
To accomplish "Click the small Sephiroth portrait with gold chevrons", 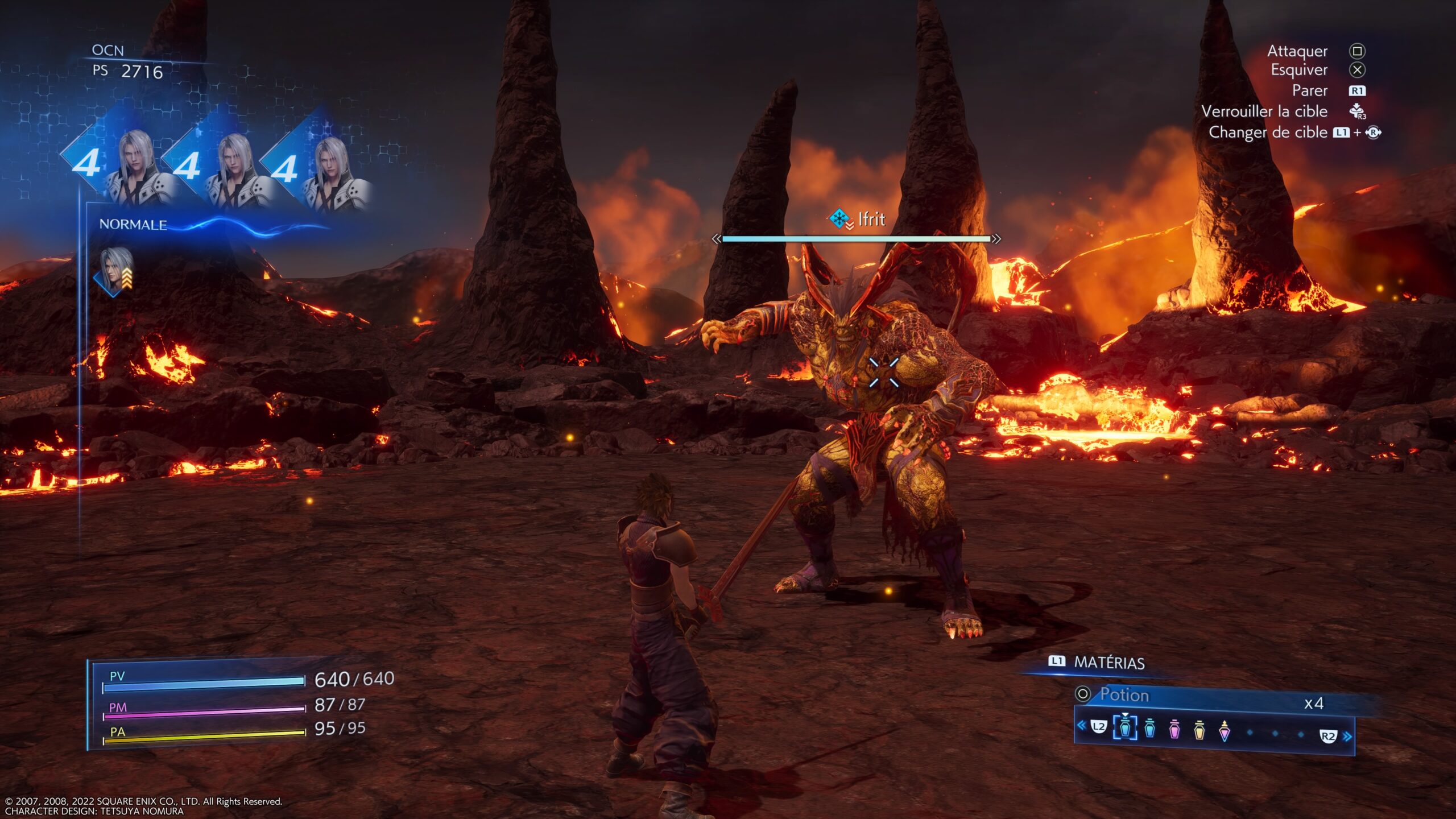I will coord(115,271).
